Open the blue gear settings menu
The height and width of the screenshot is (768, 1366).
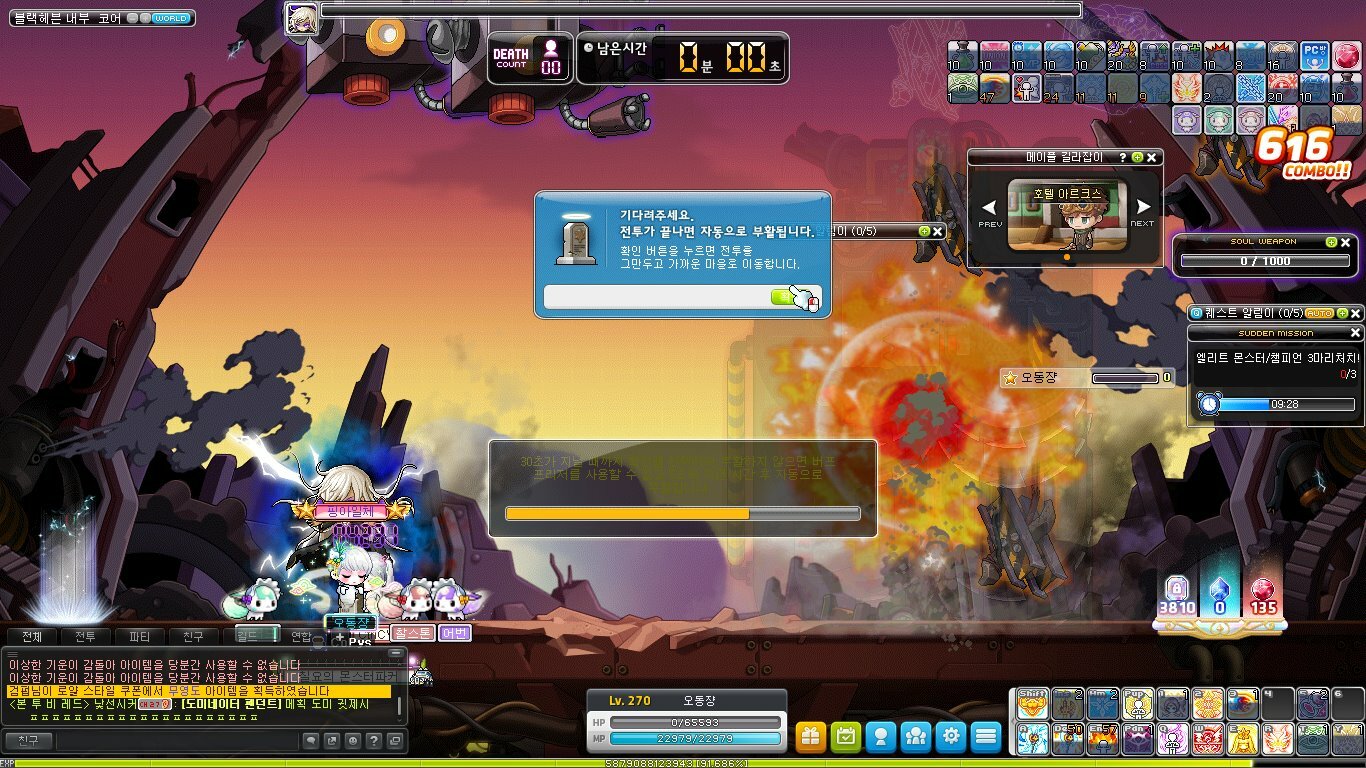click(951, 737)
